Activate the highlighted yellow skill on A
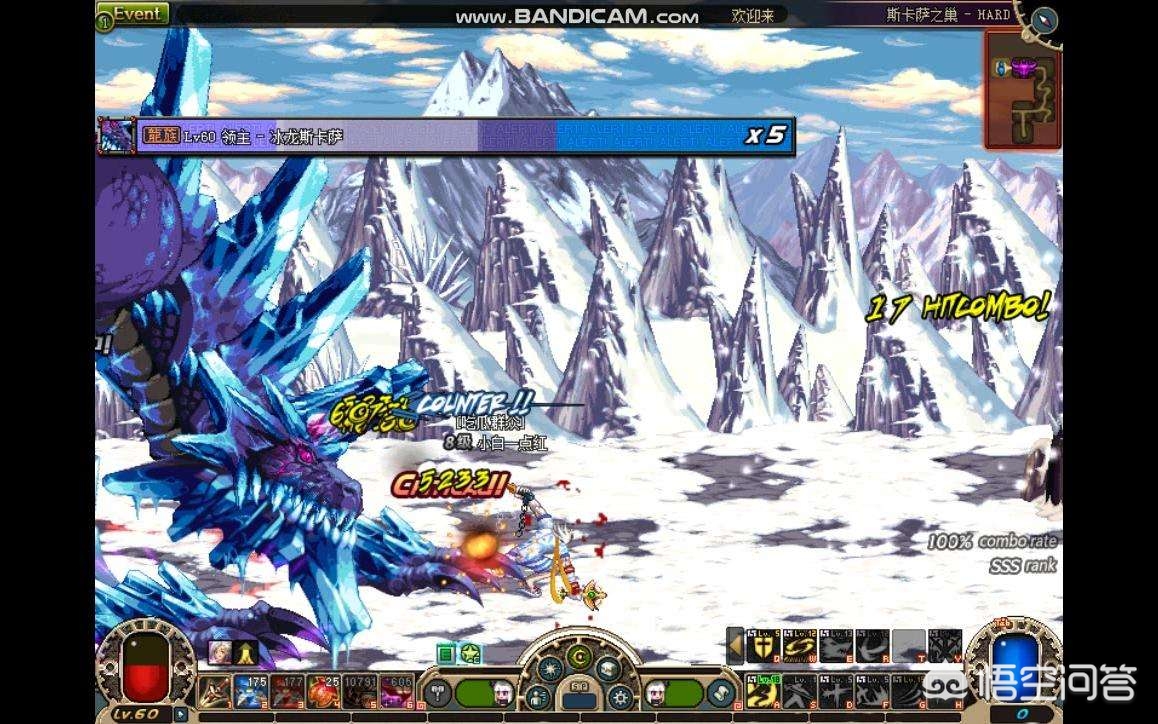Screen dimensions: 1158x724 click(763, 691)
